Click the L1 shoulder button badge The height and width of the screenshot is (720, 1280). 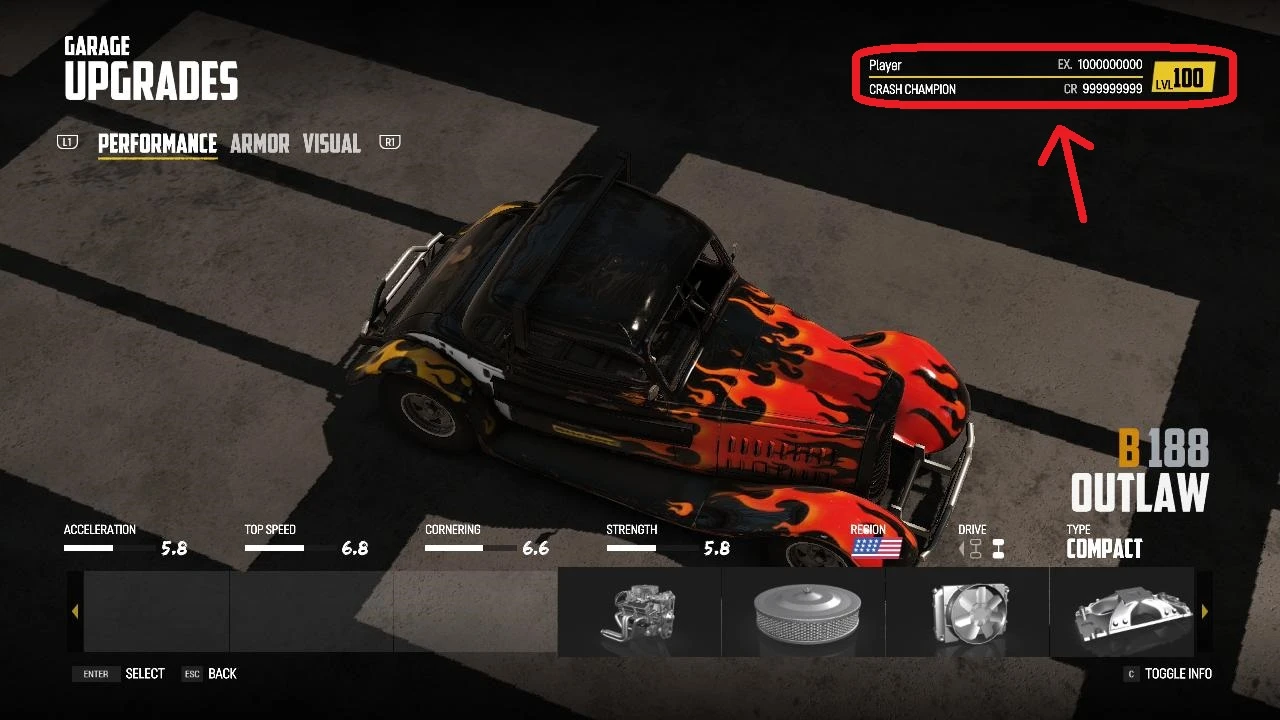click(x=67, y=143)
